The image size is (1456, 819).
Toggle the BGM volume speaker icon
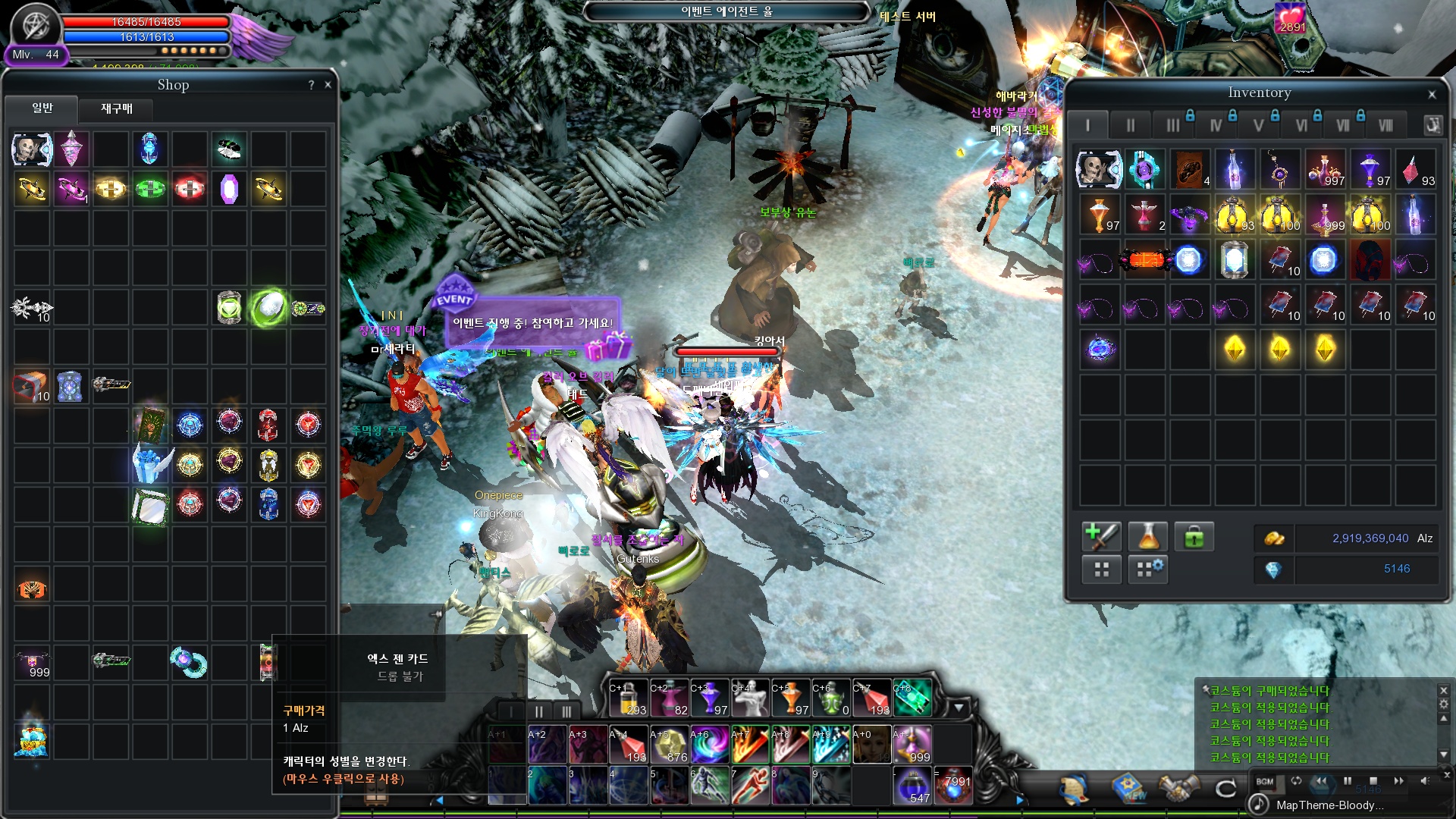[1424, 781]
